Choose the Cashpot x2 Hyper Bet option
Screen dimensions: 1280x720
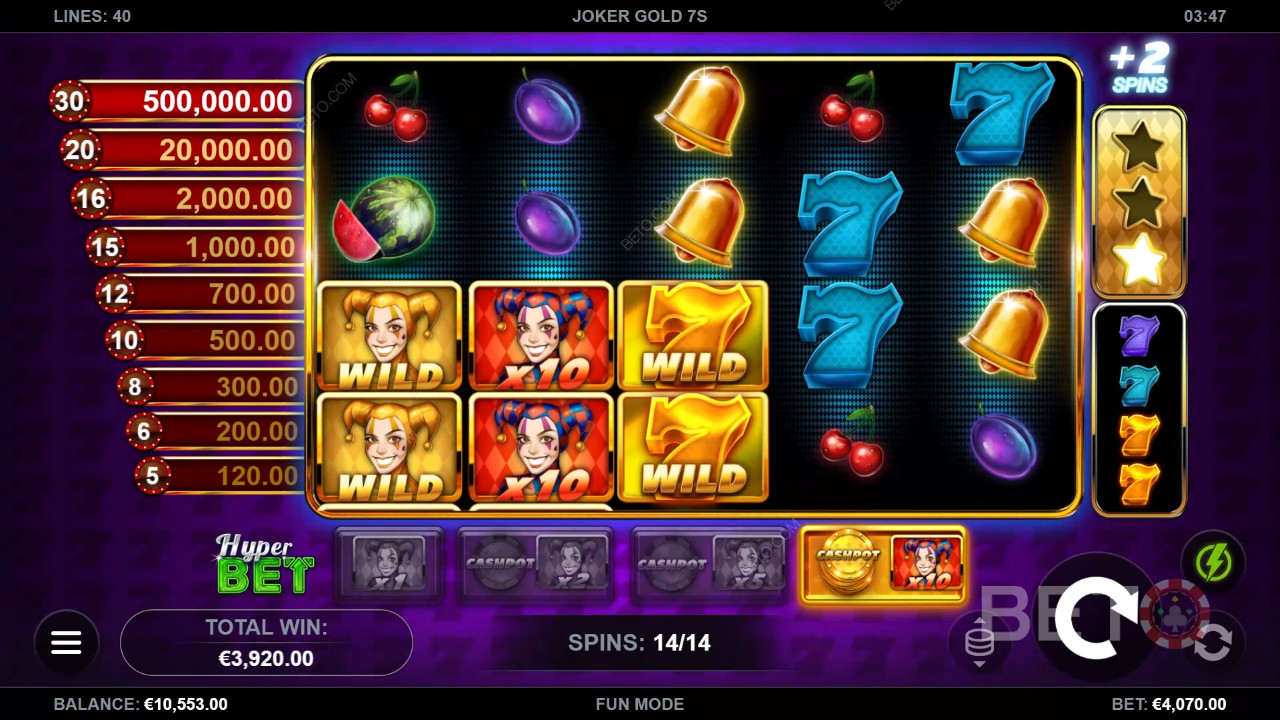click(x=535, y=565)
